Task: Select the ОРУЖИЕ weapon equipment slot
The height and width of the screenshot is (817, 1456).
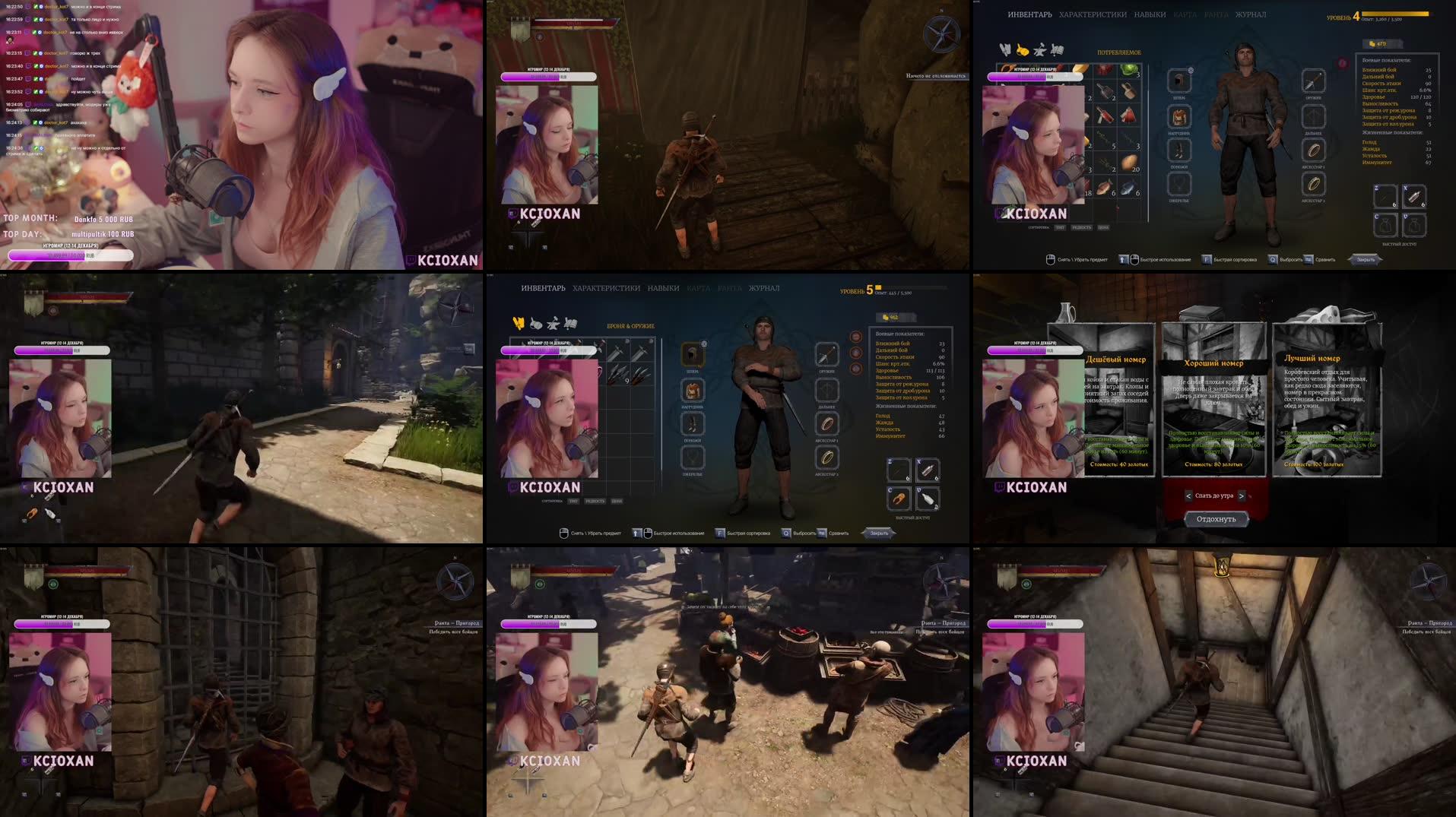Action: click(x=827, y=356)
